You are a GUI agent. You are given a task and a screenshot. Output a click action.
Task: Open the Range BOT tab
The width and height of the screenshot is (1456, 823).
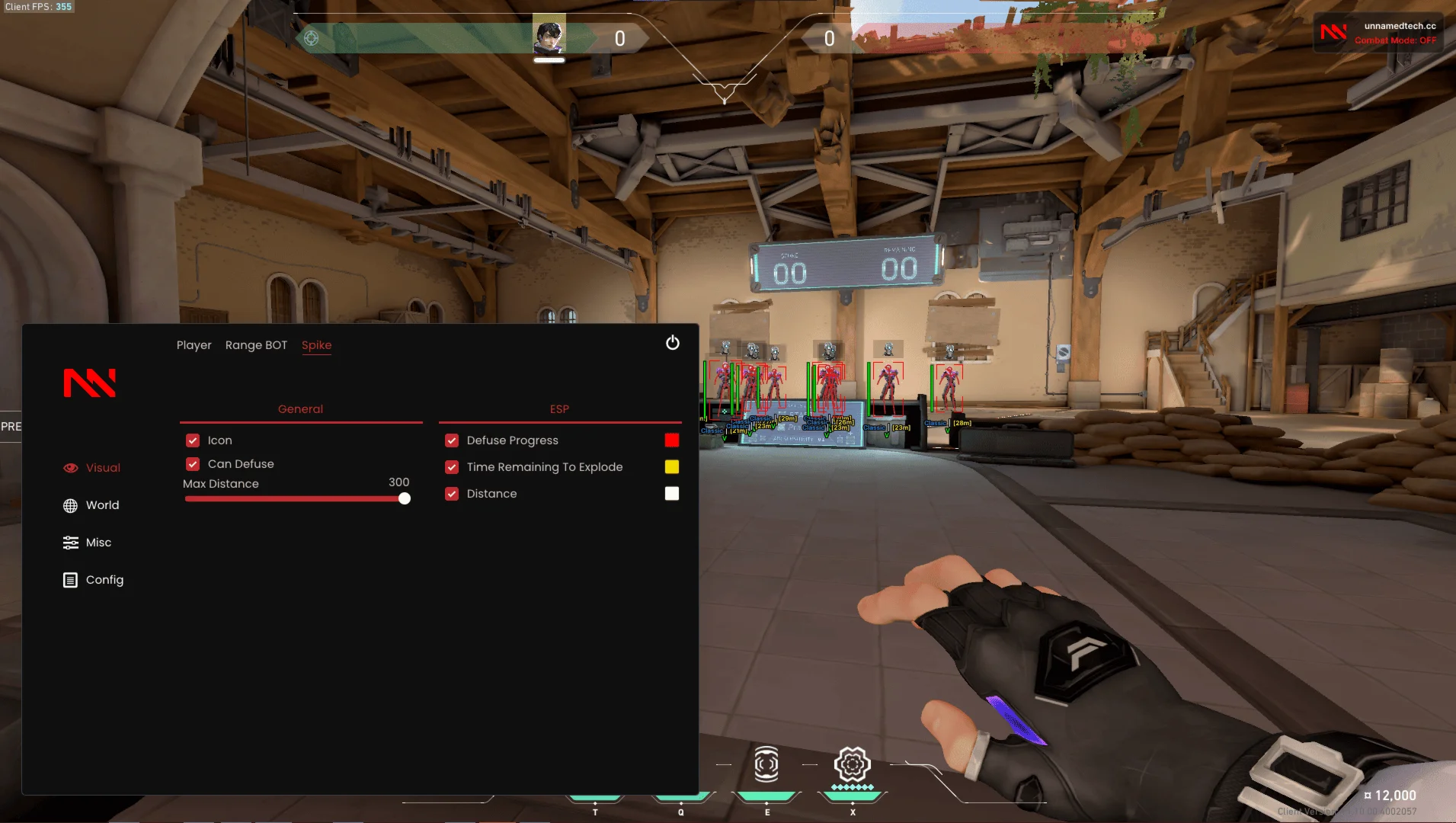point(256,345)
